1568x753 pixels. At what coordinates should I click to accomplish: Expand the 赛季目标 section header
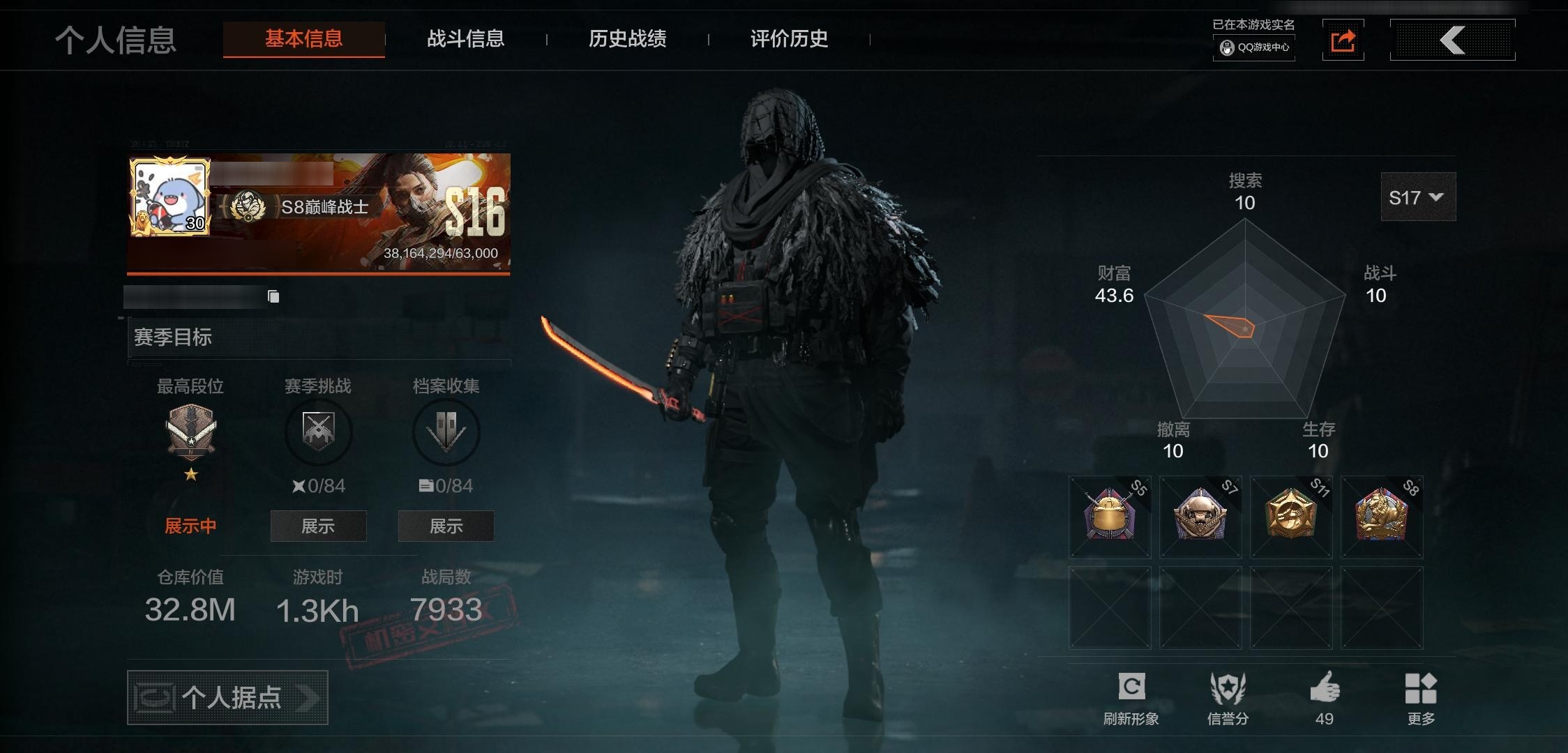coord(174,337)
